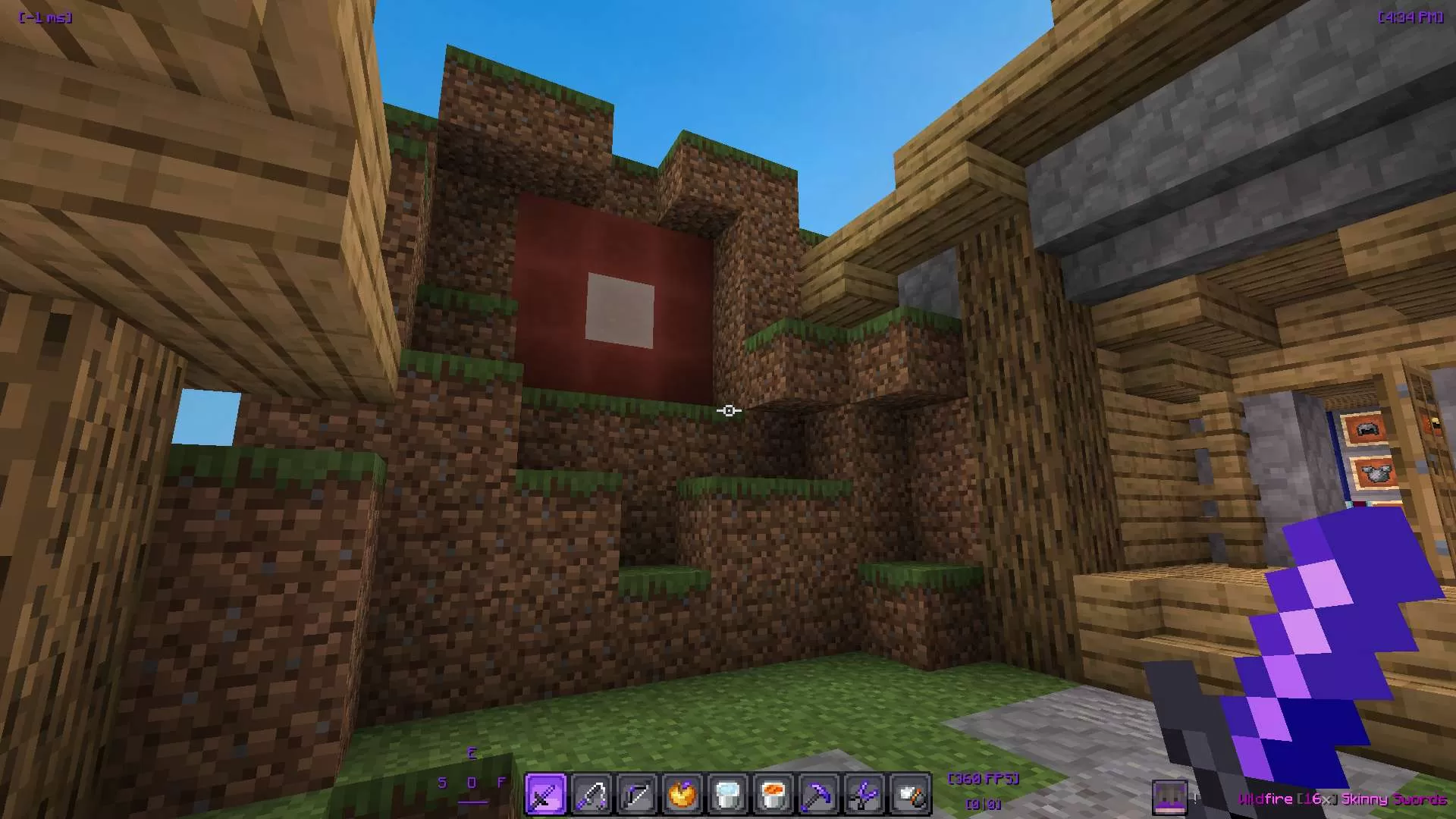Click the 360 FPS counter display

point(983,778)
